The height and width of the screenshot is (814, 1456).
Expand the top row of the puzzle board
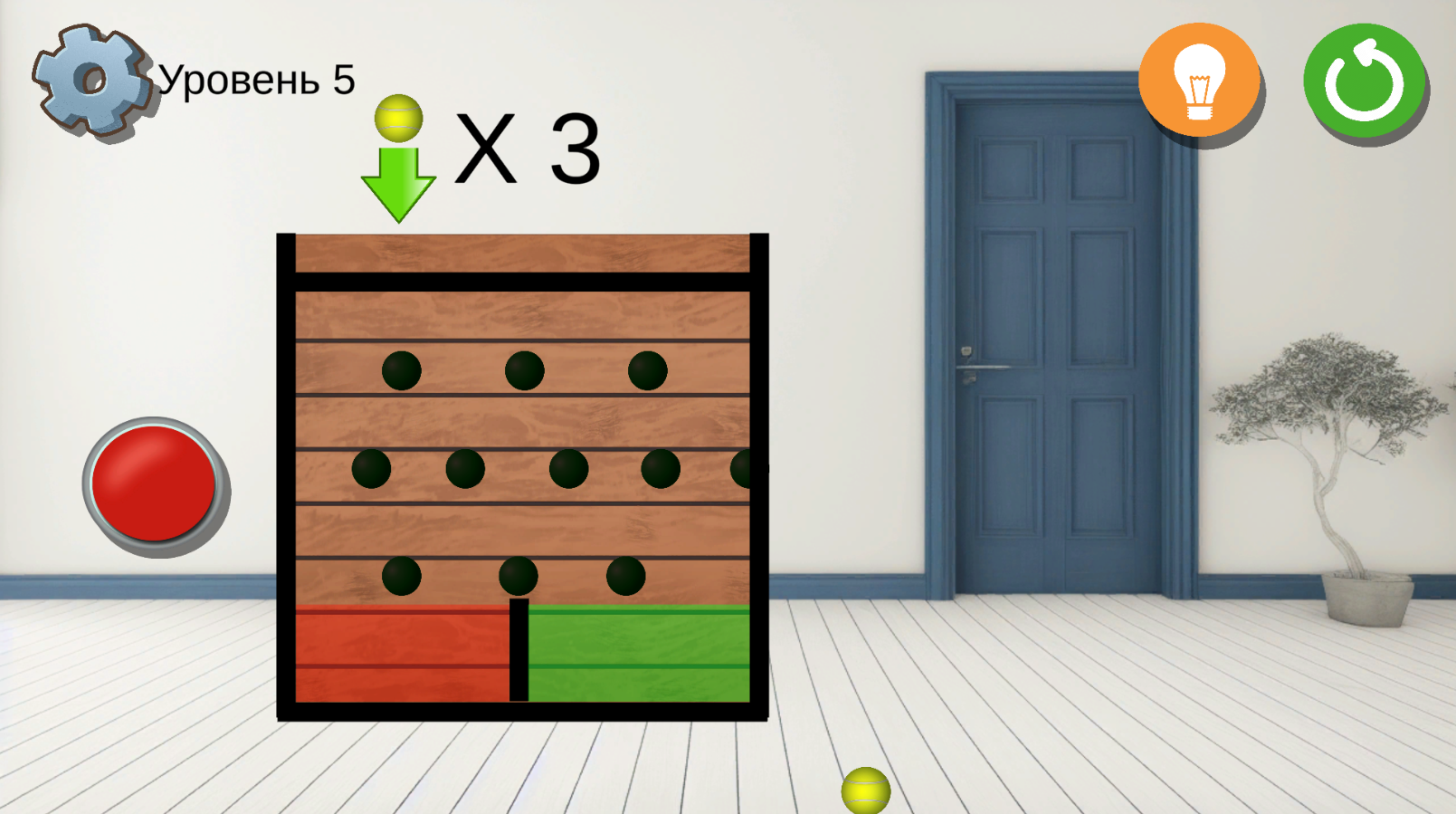point(520,369)
